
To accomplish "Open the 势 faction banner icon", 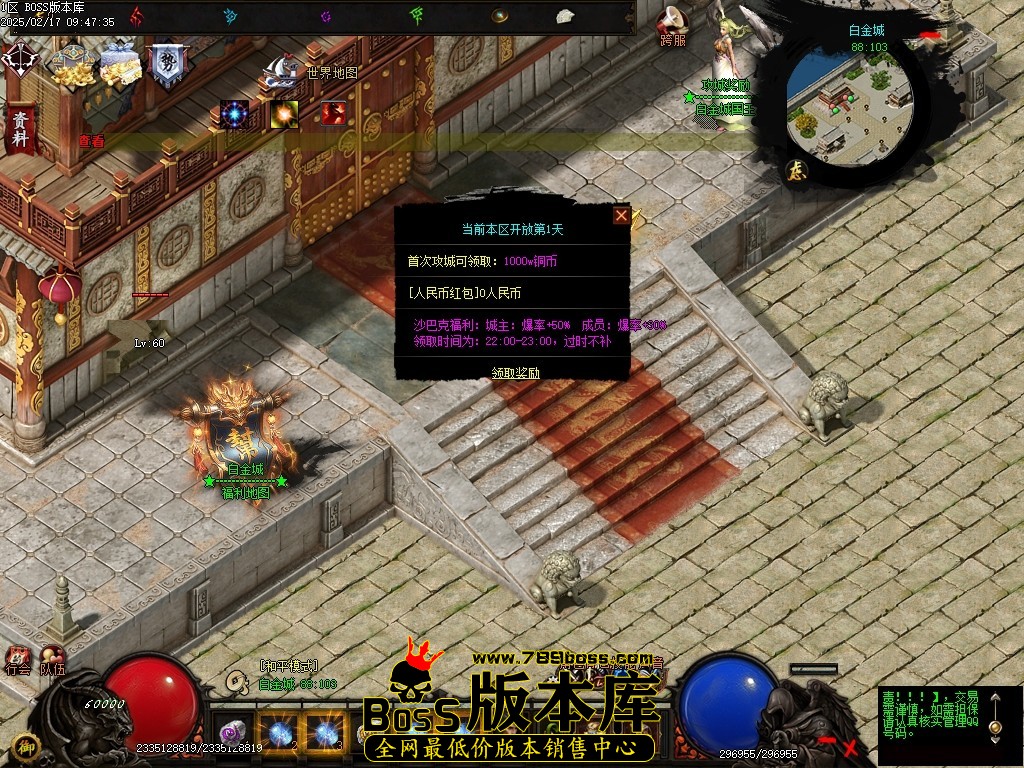I will [165, 65].
